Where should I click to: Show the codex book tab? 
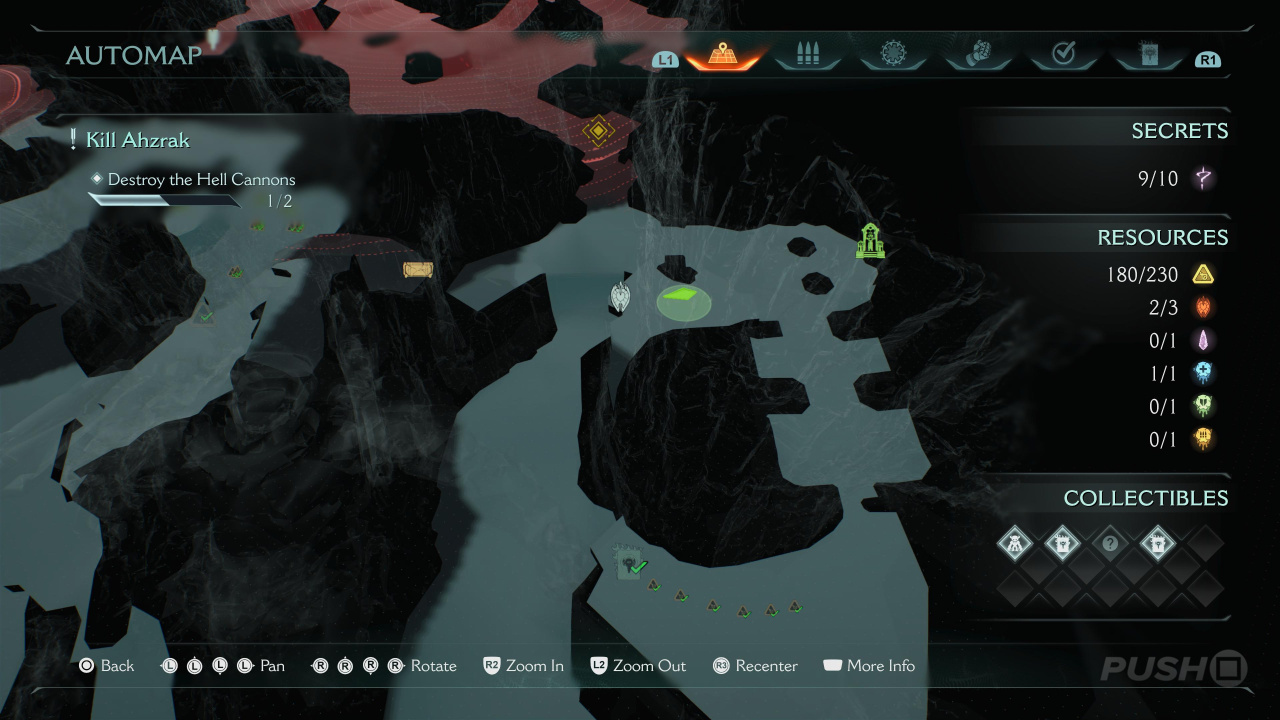click(x=1148, y=55)
